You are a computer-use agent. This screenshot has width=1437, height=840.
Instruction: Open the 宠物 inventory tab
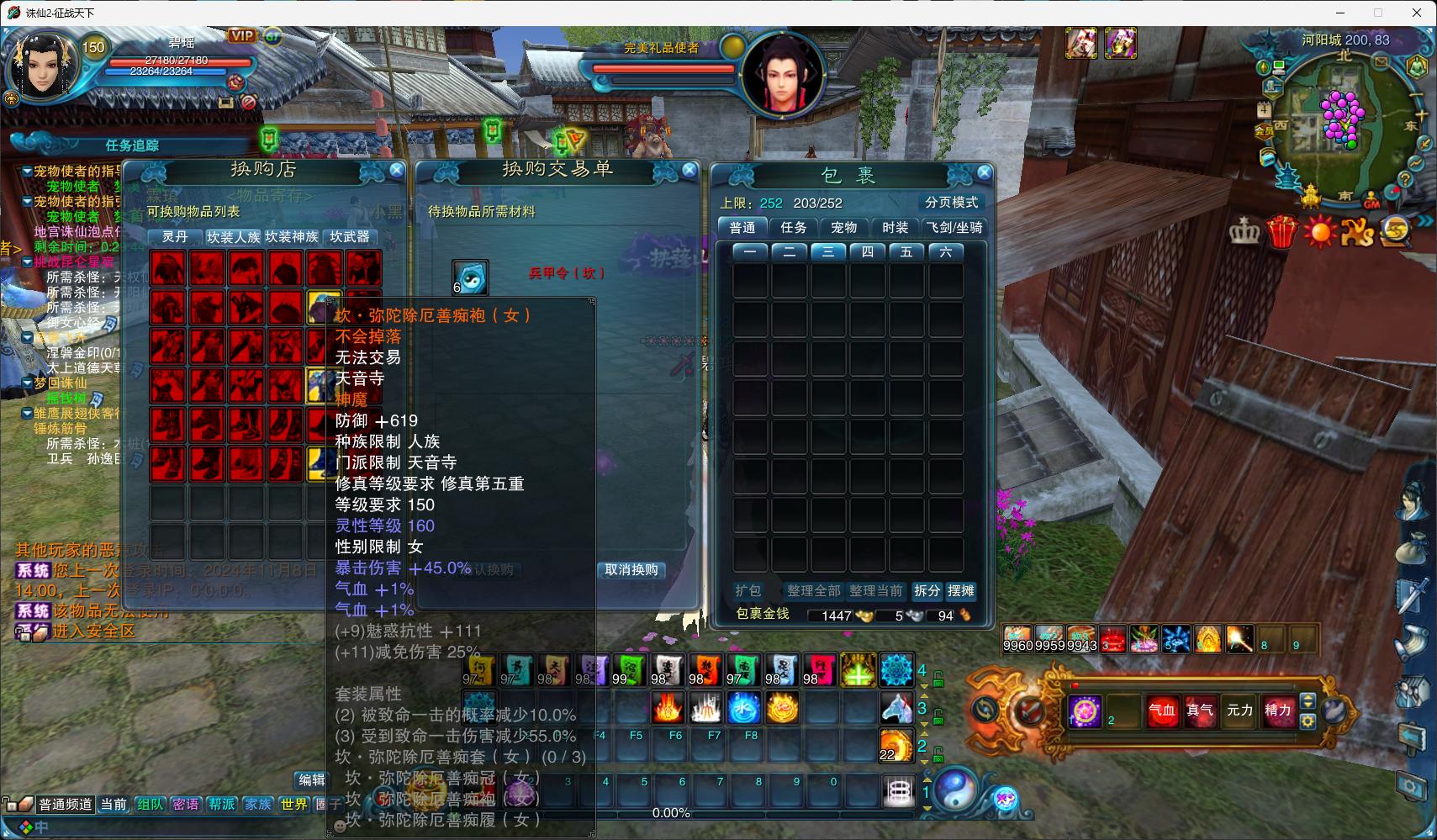click(843, 227)
